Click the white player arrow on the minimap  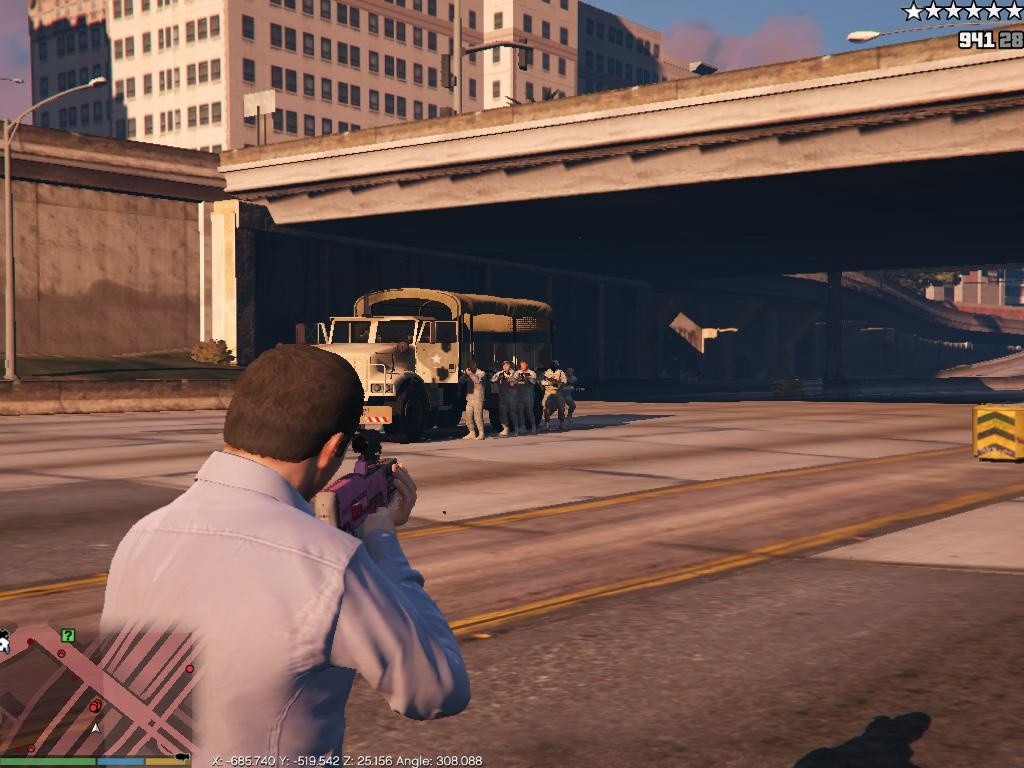[x=95, y=727]
